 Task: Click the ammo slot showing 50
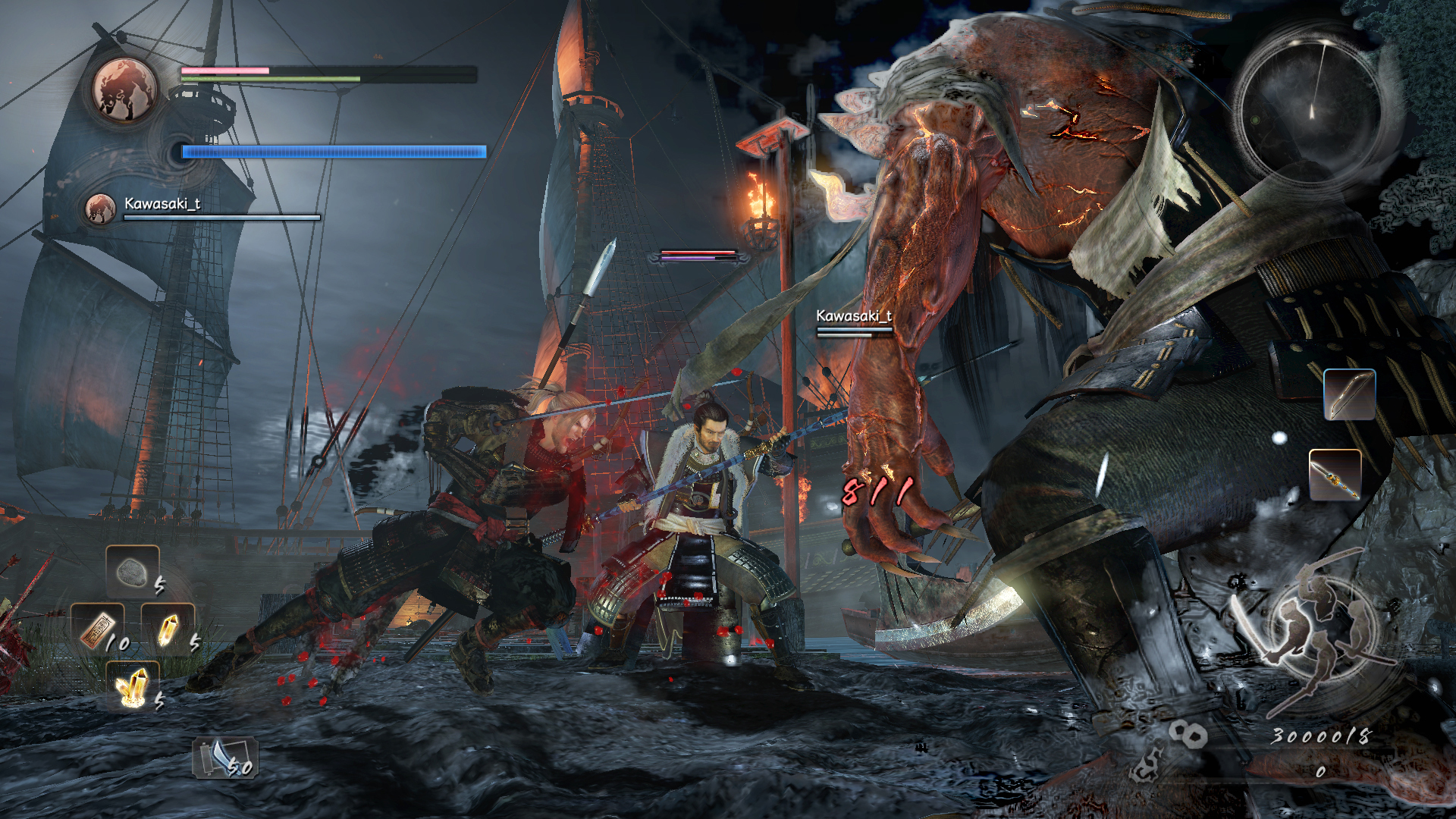[225, 758]
